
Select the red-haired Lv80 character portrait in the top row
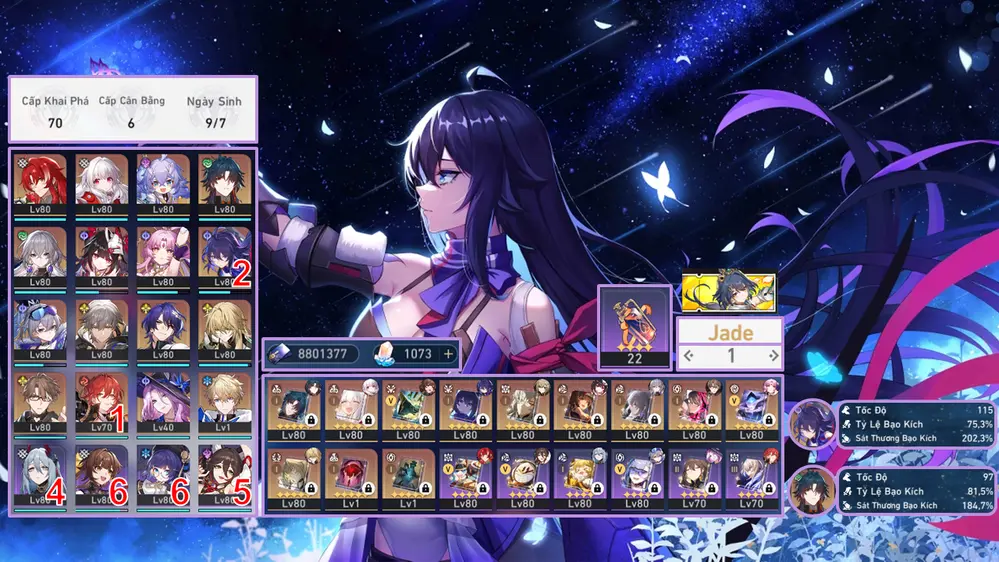click(40, 181)
